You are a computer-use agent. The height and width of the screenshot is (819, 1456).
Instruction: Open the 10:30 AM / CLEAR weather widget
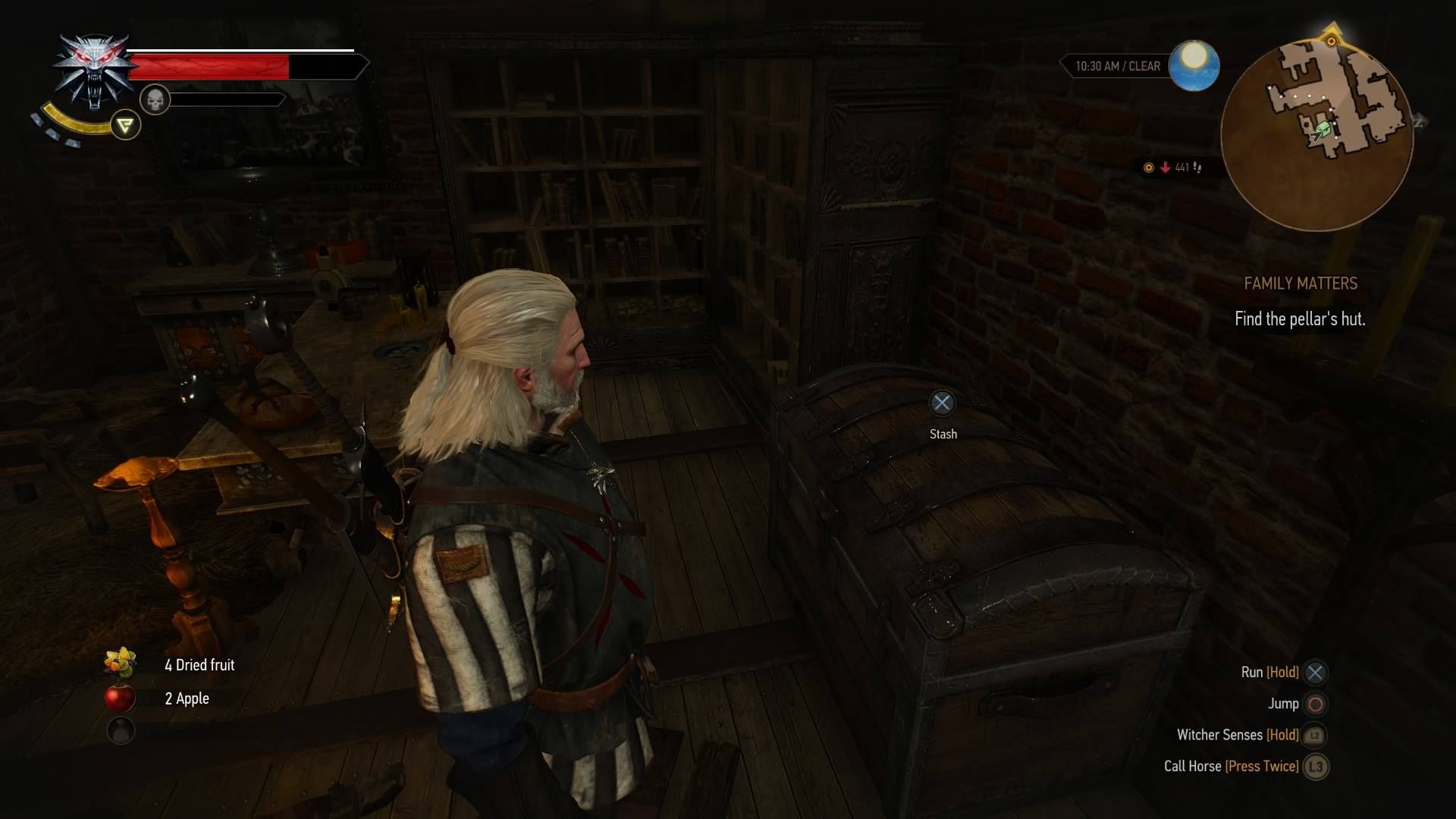pos(1118,66)
